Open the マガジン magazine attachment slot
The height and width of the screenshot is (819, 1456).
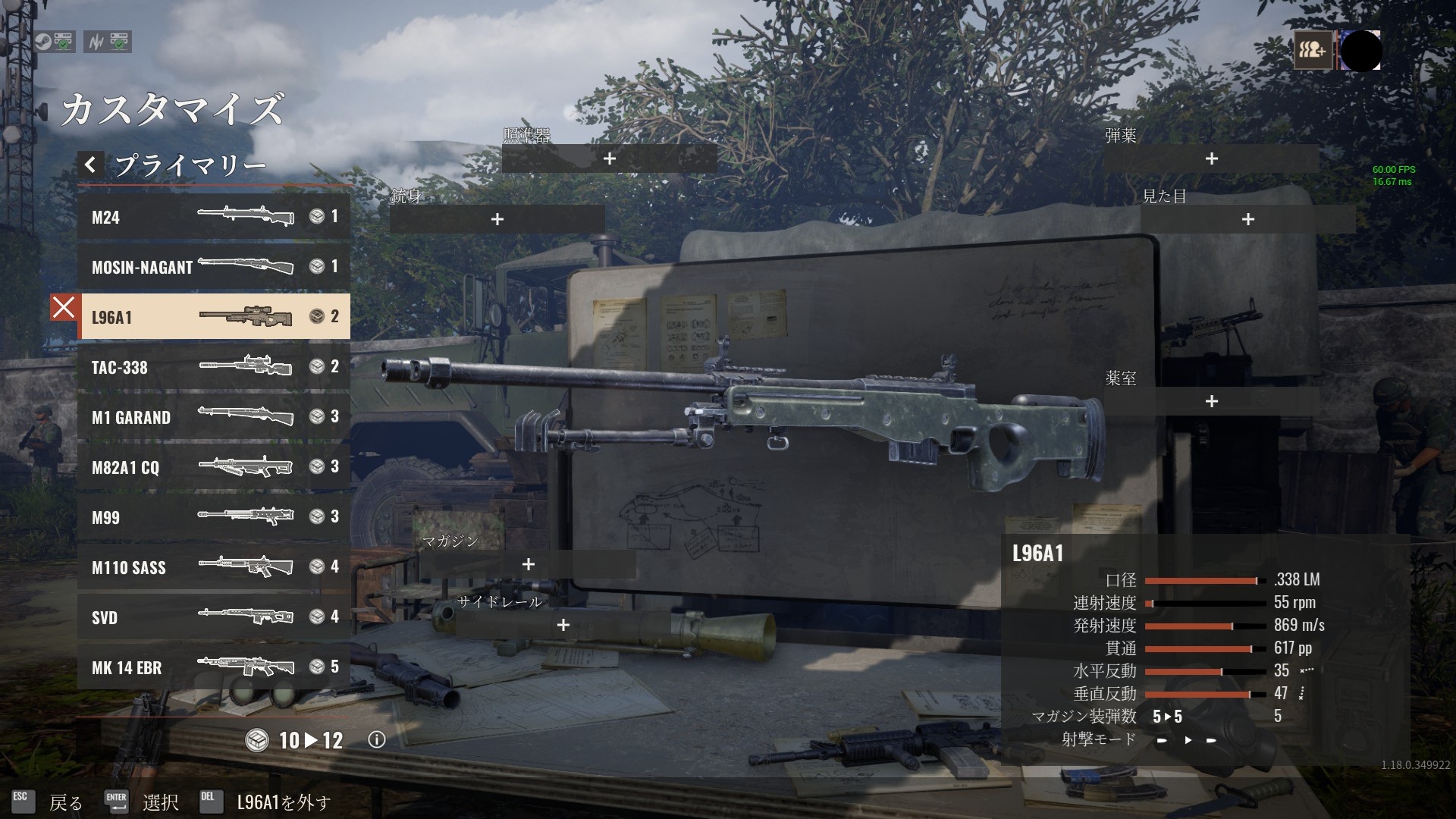click(x=528, y=565)
